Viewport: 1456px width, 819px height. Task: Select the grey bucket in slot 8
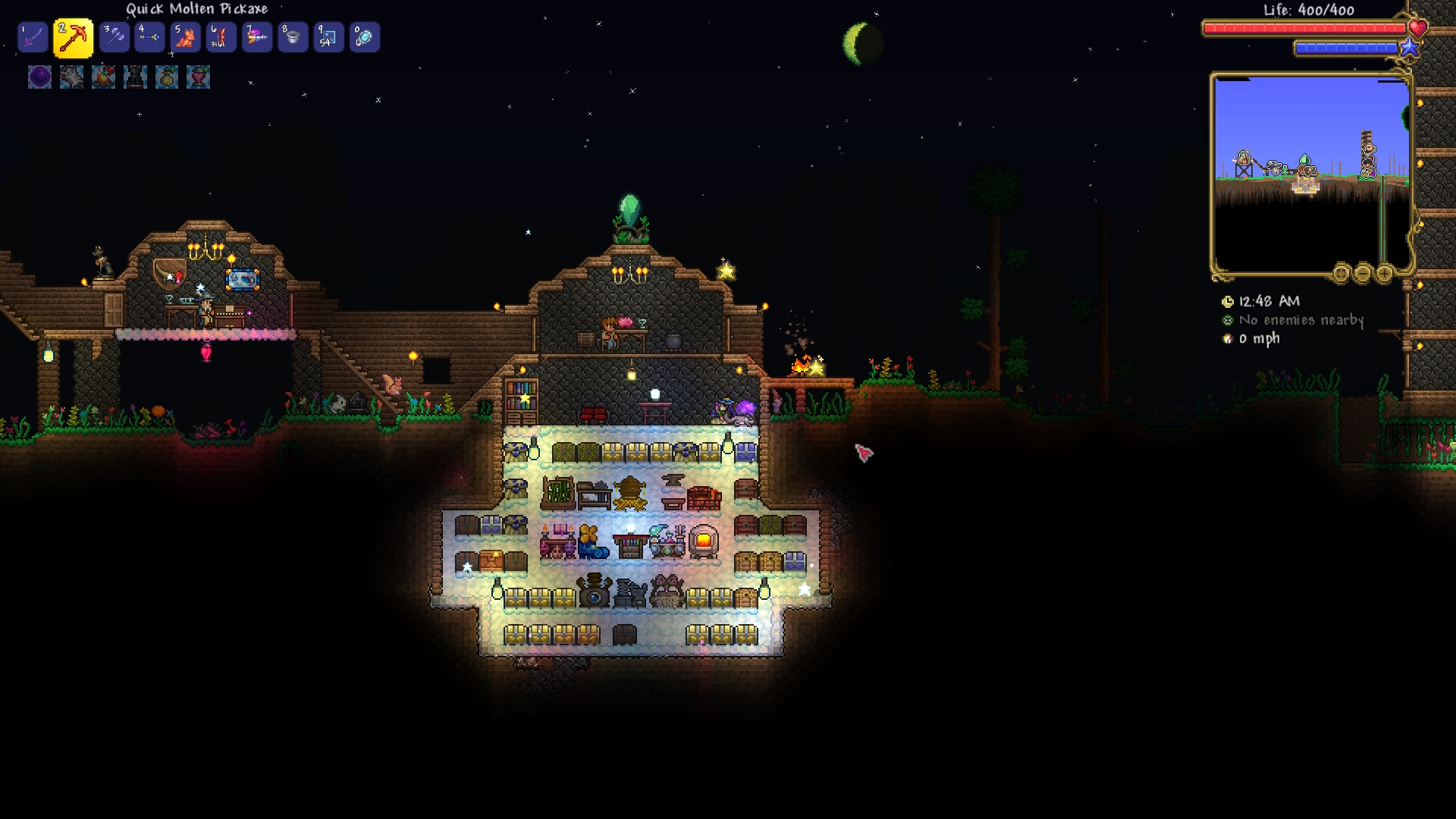293,37
